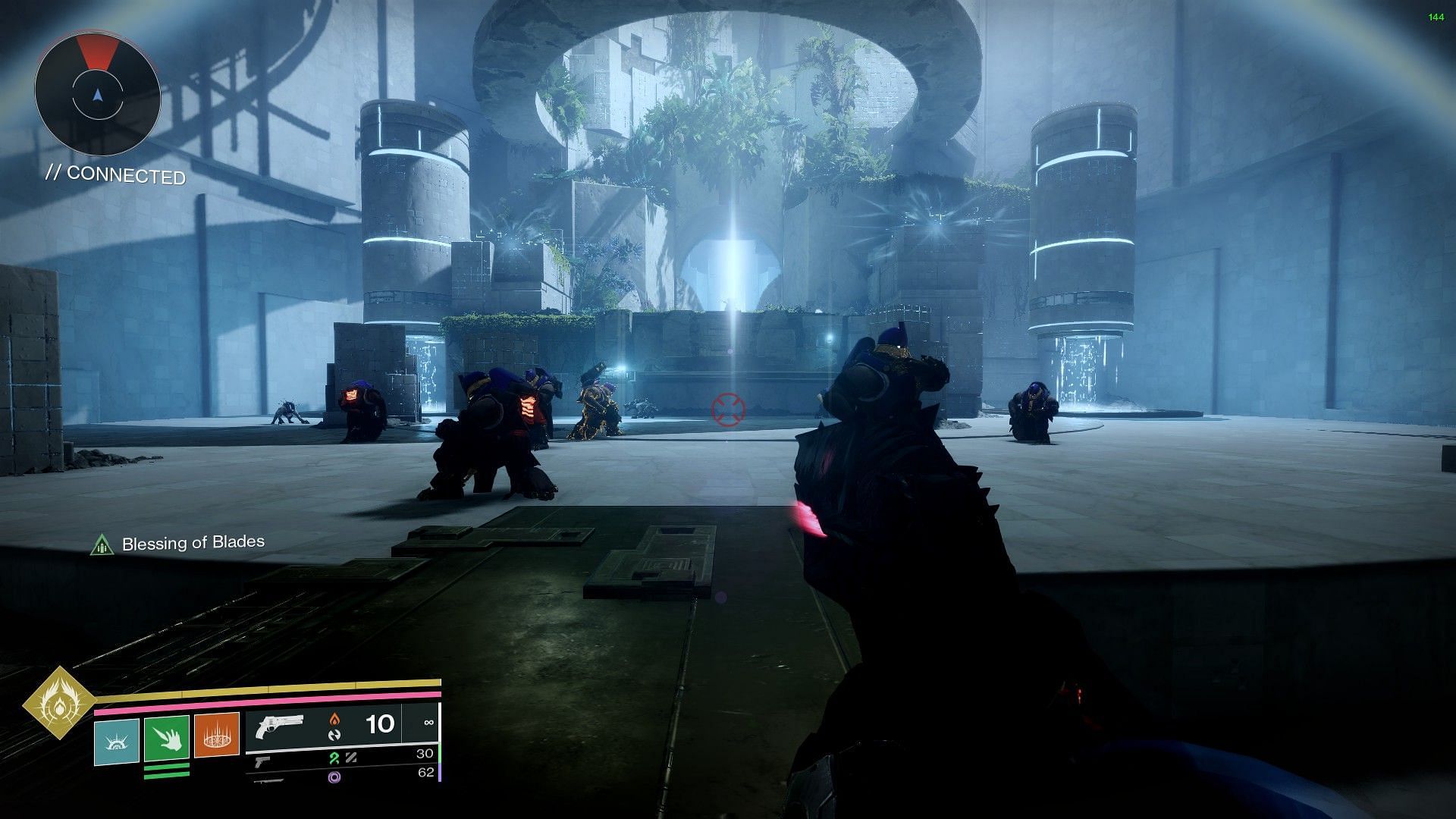Throw the orange spiked-ring grenade ability
The height and width of the screenshot is (819, 1456).
click(x=217, y=735)
